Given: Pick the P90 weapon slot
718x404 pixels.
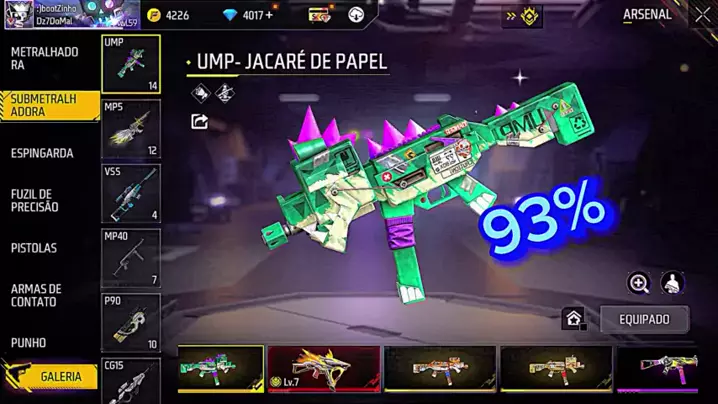Looking at the screenshot, I should [131, 324].
